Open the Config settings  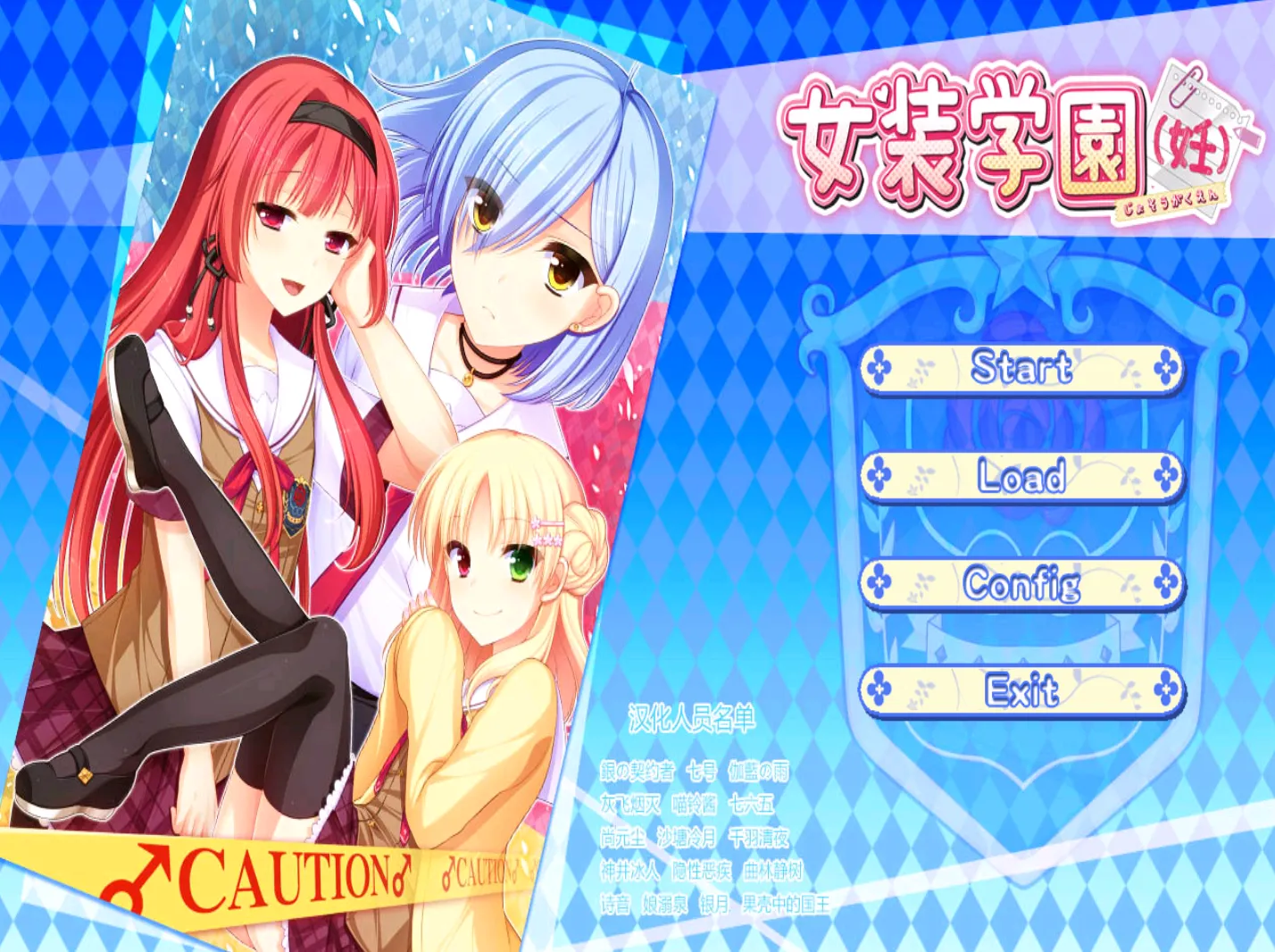(x=1023, y=585)
